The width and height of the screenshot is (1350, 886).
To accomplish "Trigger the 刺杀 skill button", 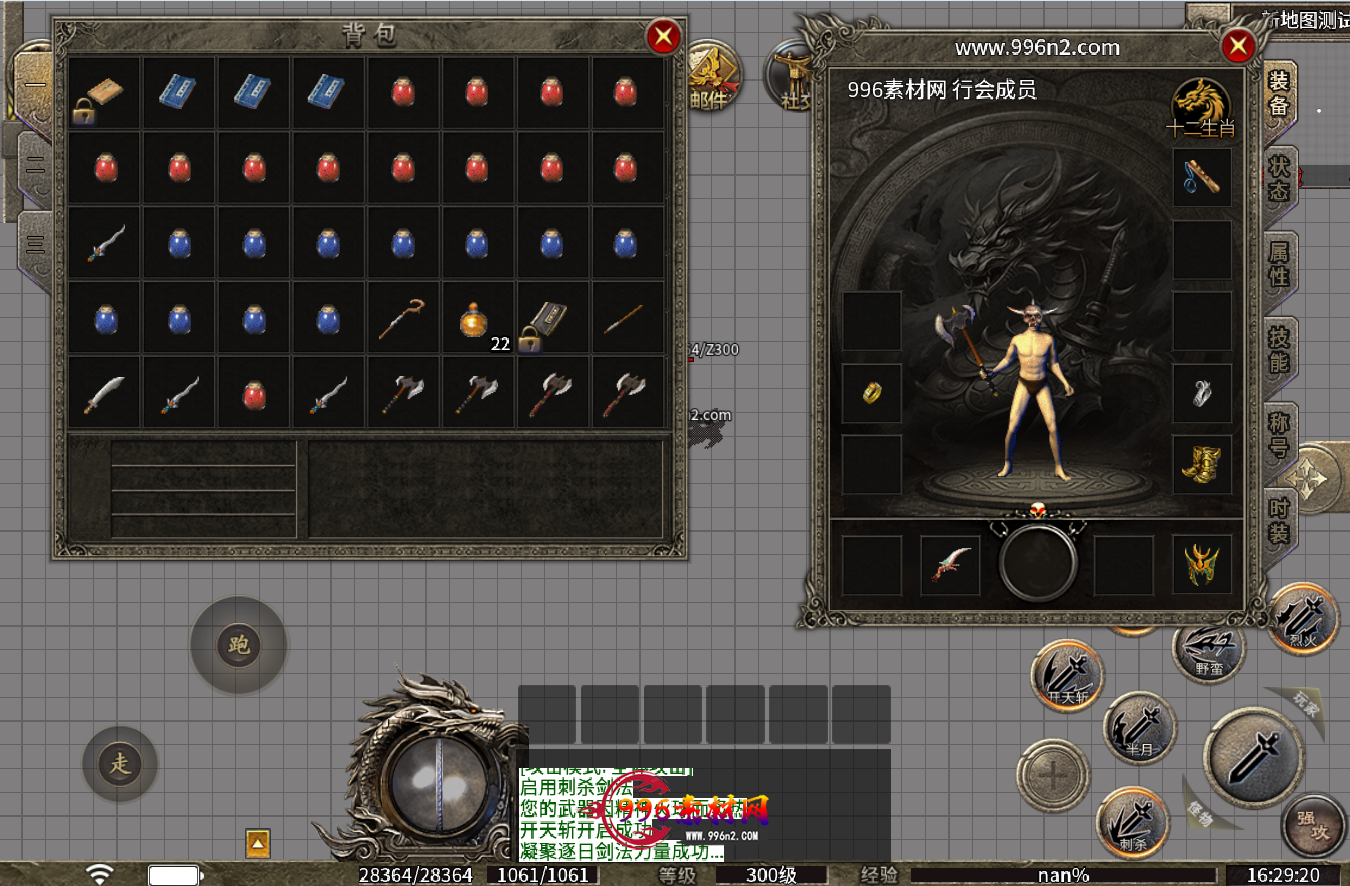I will click(1132, 823).
